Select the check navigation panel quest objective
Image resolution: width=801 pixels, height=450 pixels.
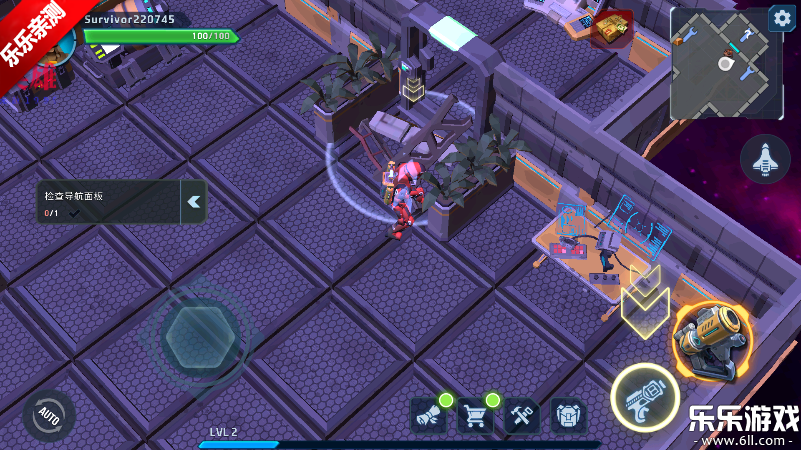(x=106, y=202)
